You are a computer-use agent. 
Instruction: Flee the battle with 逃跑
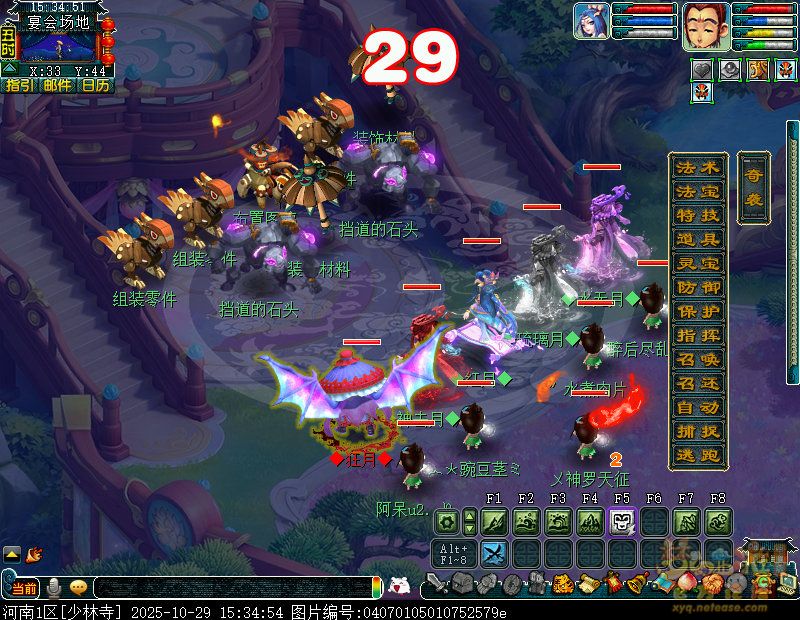698,456
